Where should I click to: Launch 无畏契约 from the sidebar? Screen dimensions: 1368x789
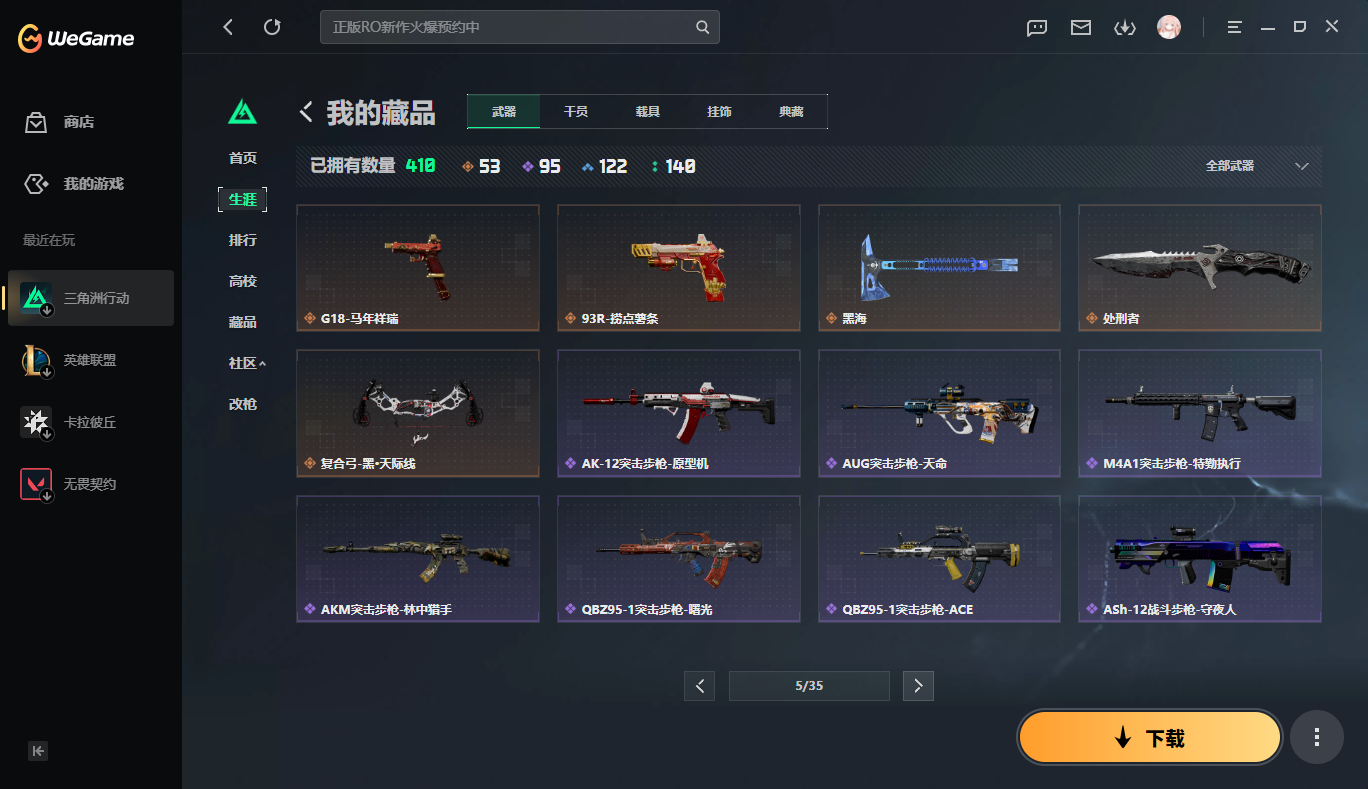point(90,483)
